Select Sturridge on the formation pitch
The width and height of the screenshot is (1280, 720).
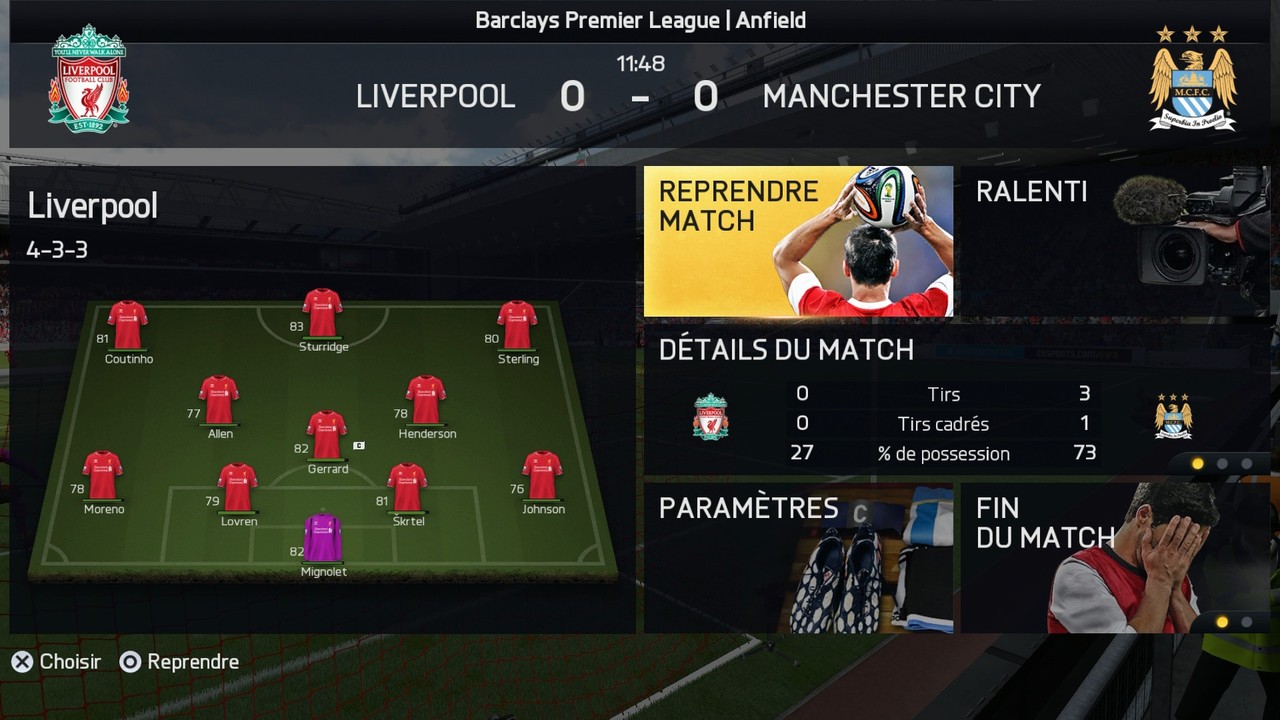coord(322,314)
